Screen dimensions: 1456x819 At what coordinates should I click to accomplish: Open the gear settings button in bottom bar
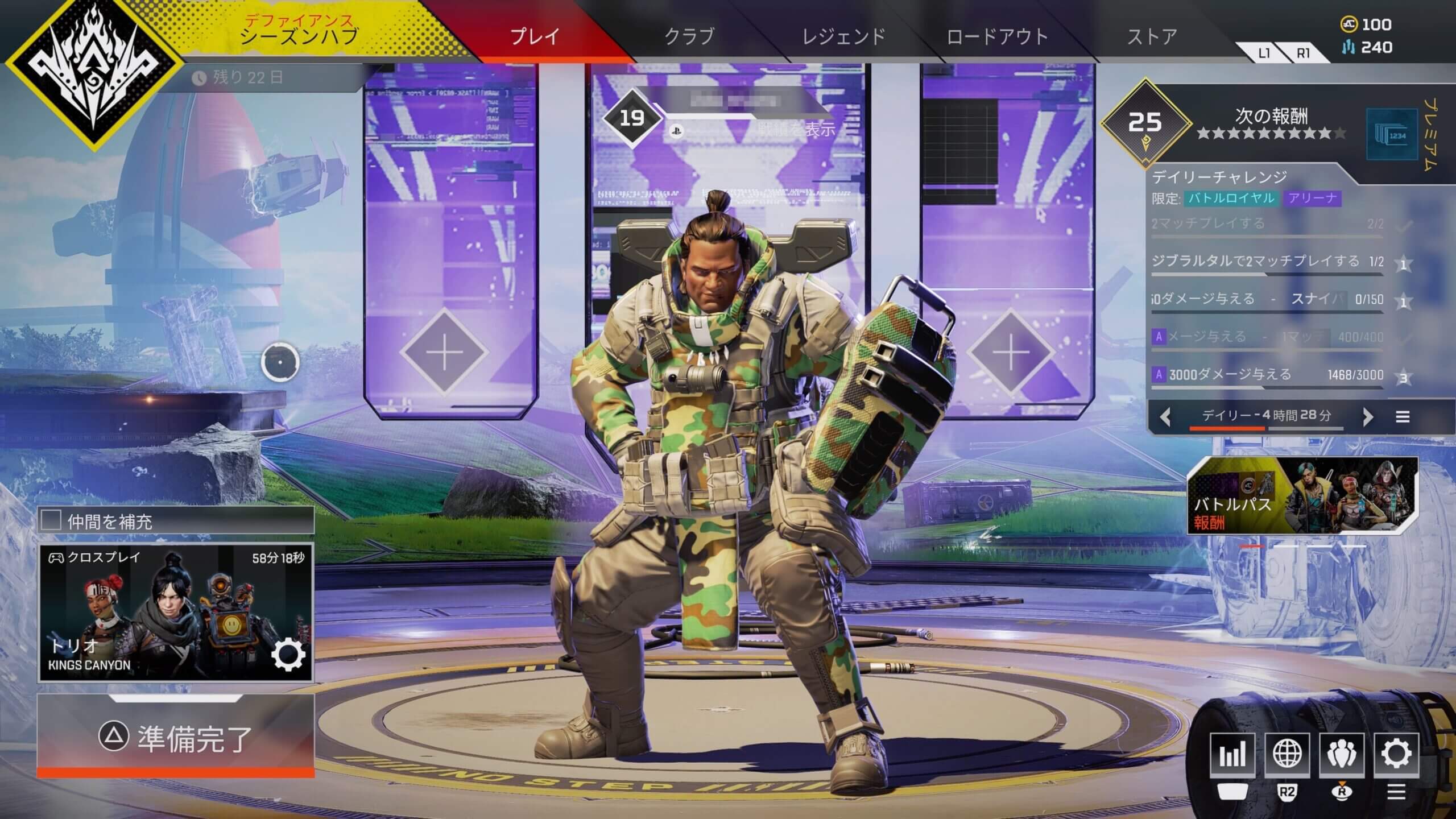(x=1396, y=755)
